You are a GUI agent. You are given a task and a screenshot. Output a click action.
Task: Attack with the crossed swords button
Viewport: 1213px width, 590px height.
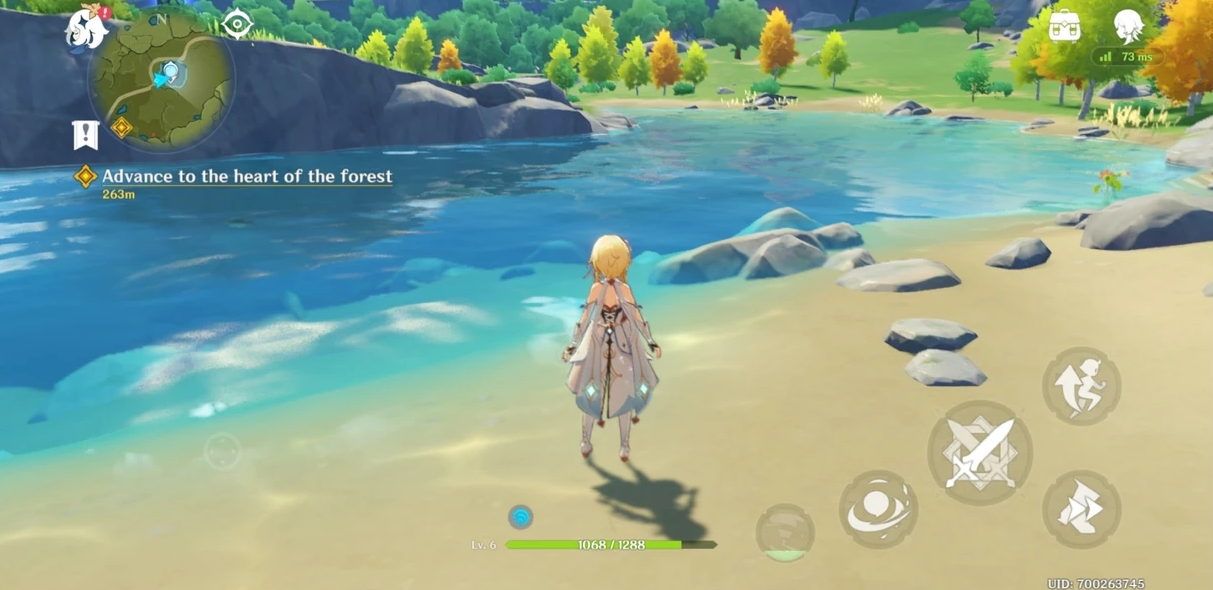tap(980, 453)
